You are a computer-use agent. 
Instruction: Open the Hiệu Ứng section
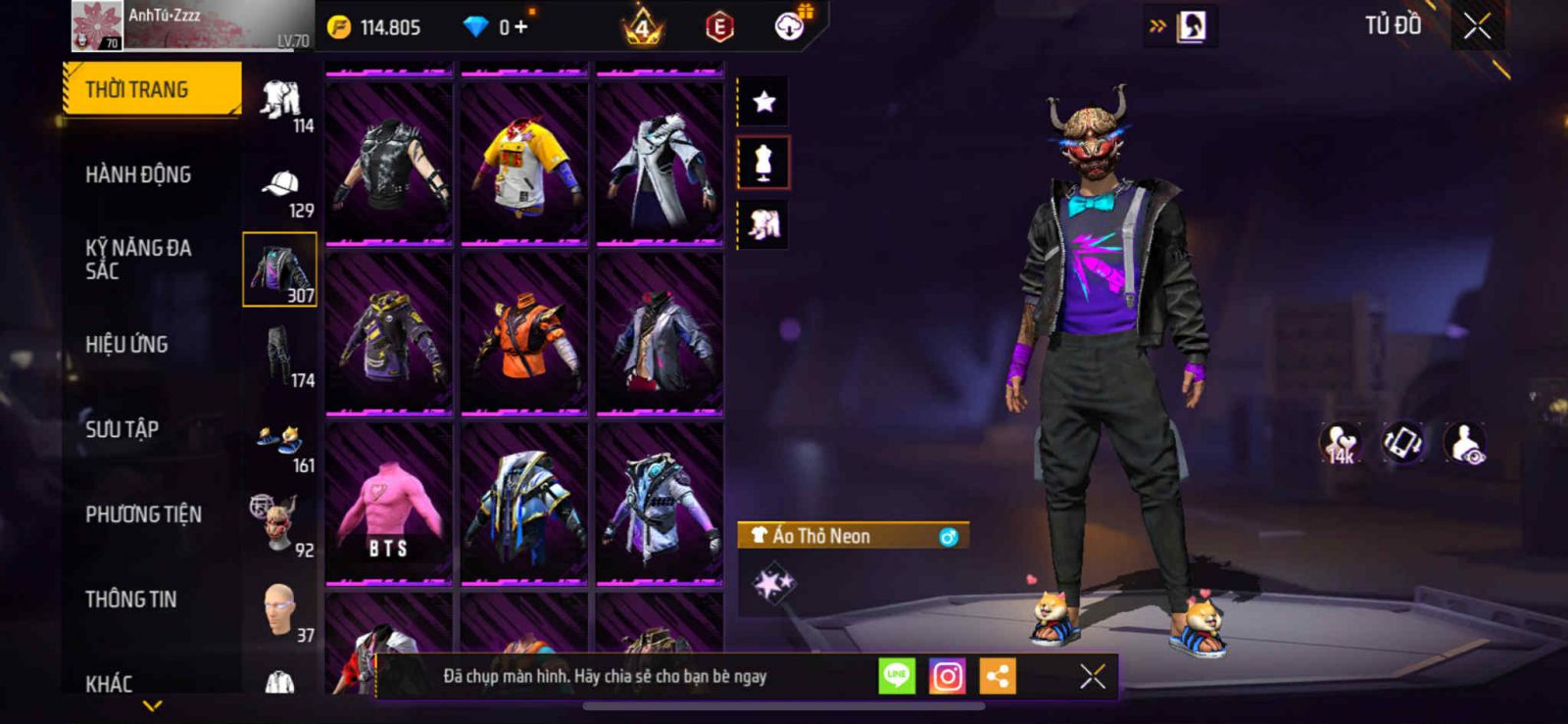(x=126, y=344)
